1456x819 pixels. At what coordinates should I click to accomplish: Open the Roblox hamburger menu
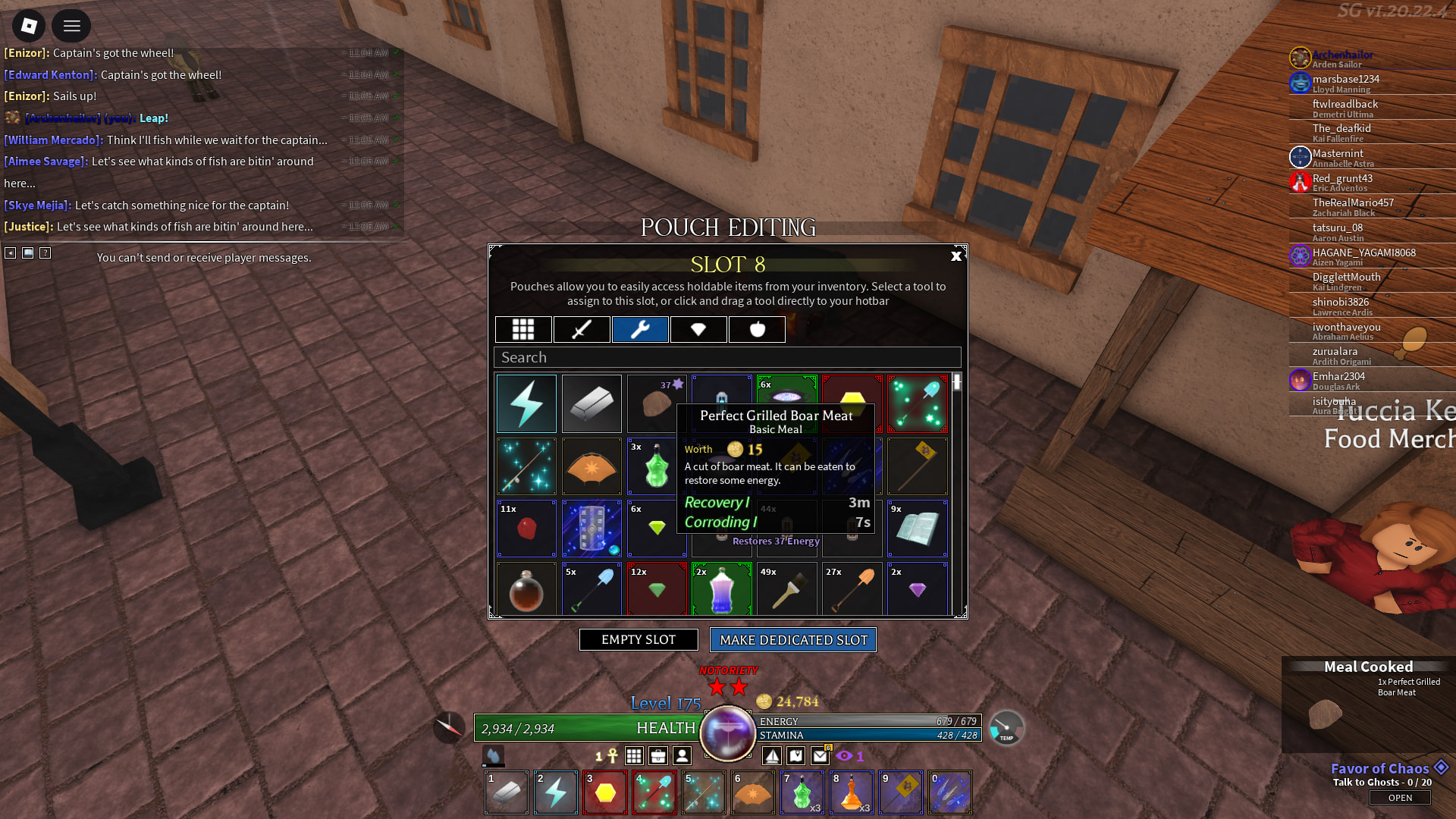click(71, 27)
